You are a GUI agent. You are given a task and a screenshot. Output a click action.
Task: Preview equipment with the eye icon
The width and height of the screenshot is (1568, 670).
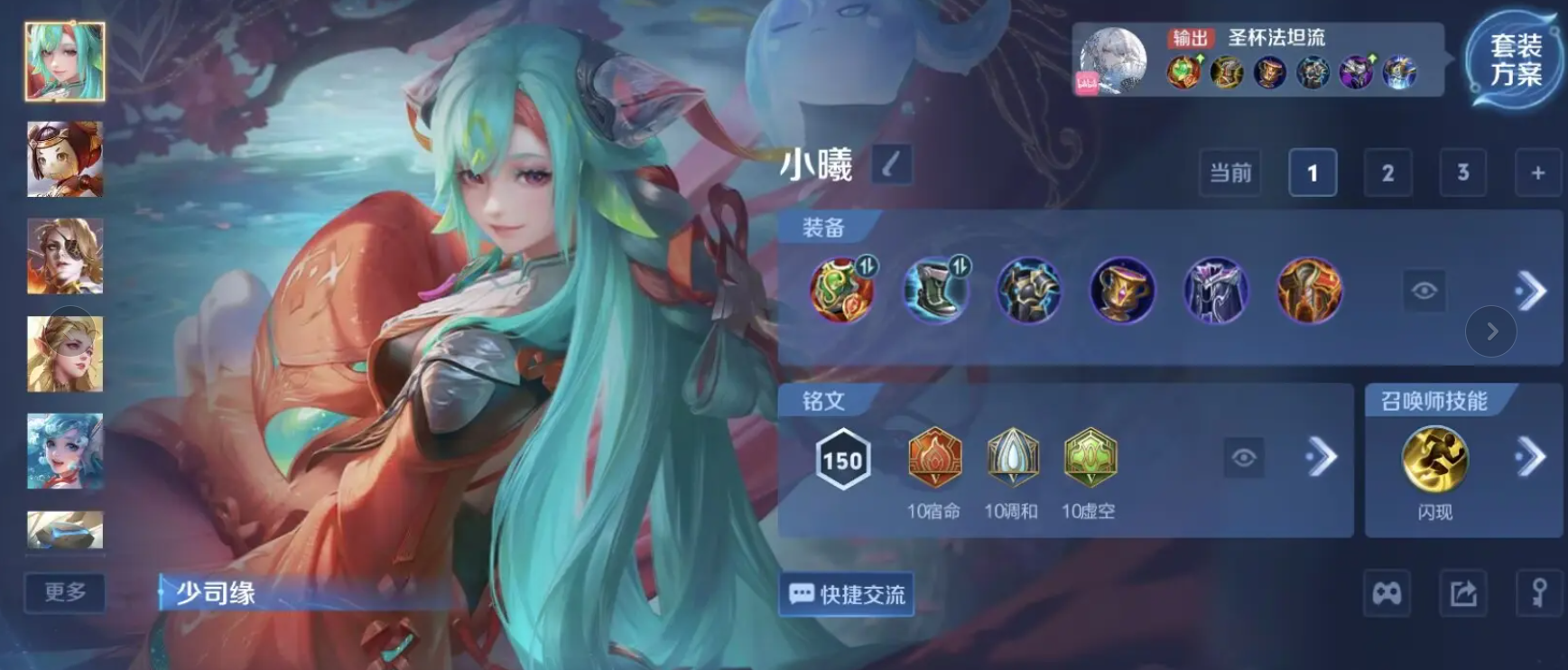1424,291
